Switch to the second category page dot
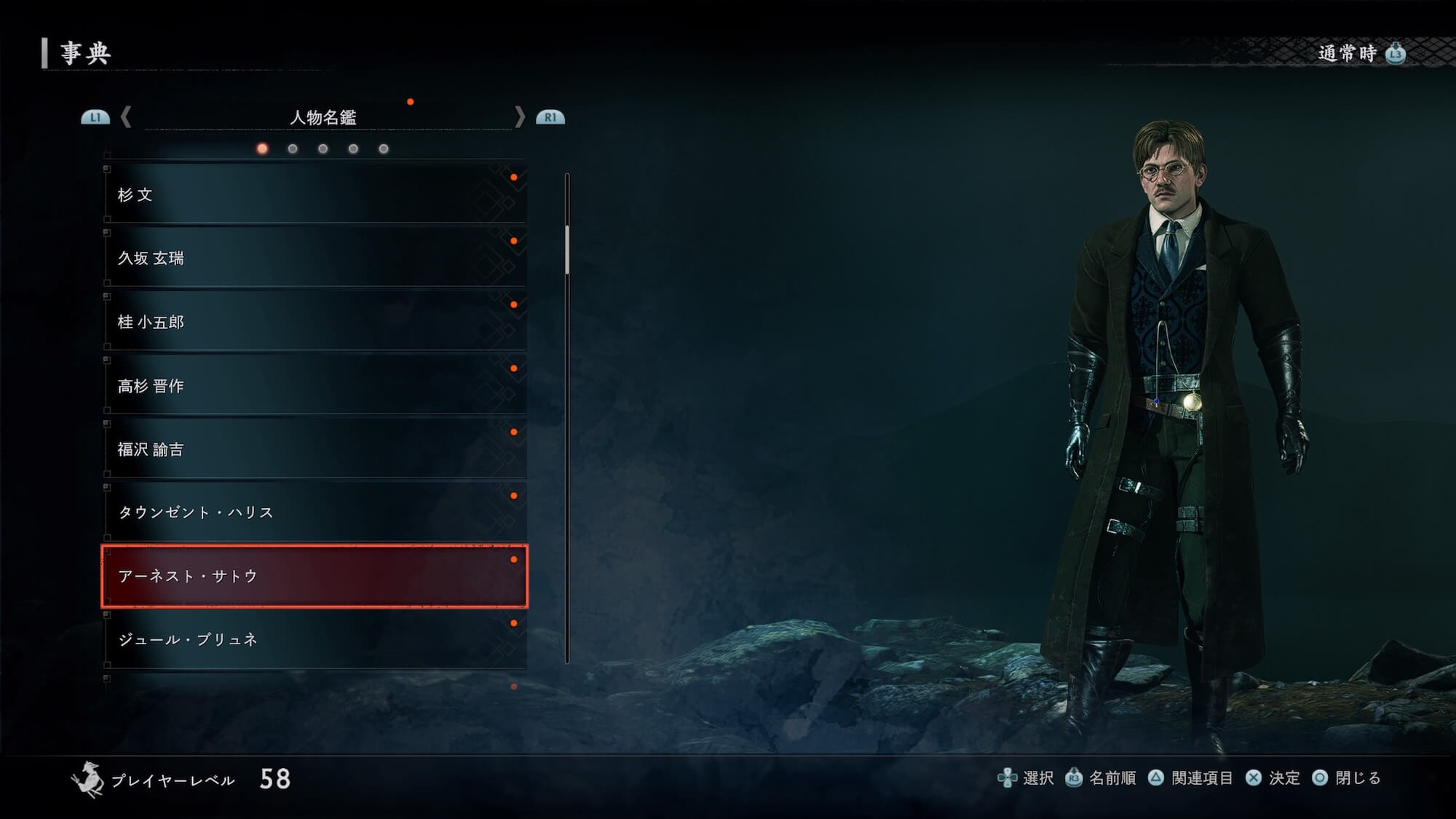 point(293,149)
